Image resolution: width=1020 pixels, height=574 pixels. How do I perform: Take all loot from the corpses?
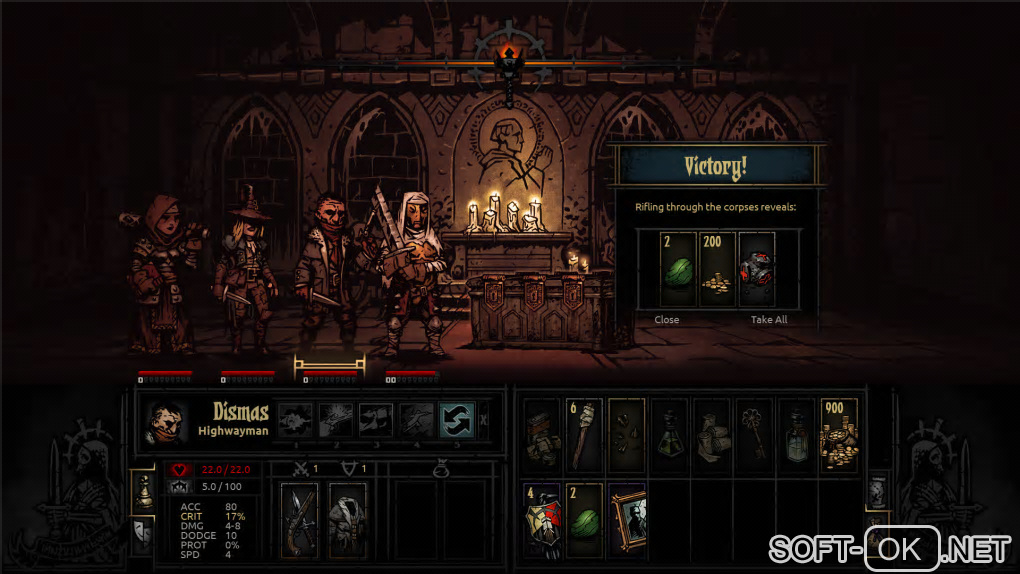[x=769, y=320]
